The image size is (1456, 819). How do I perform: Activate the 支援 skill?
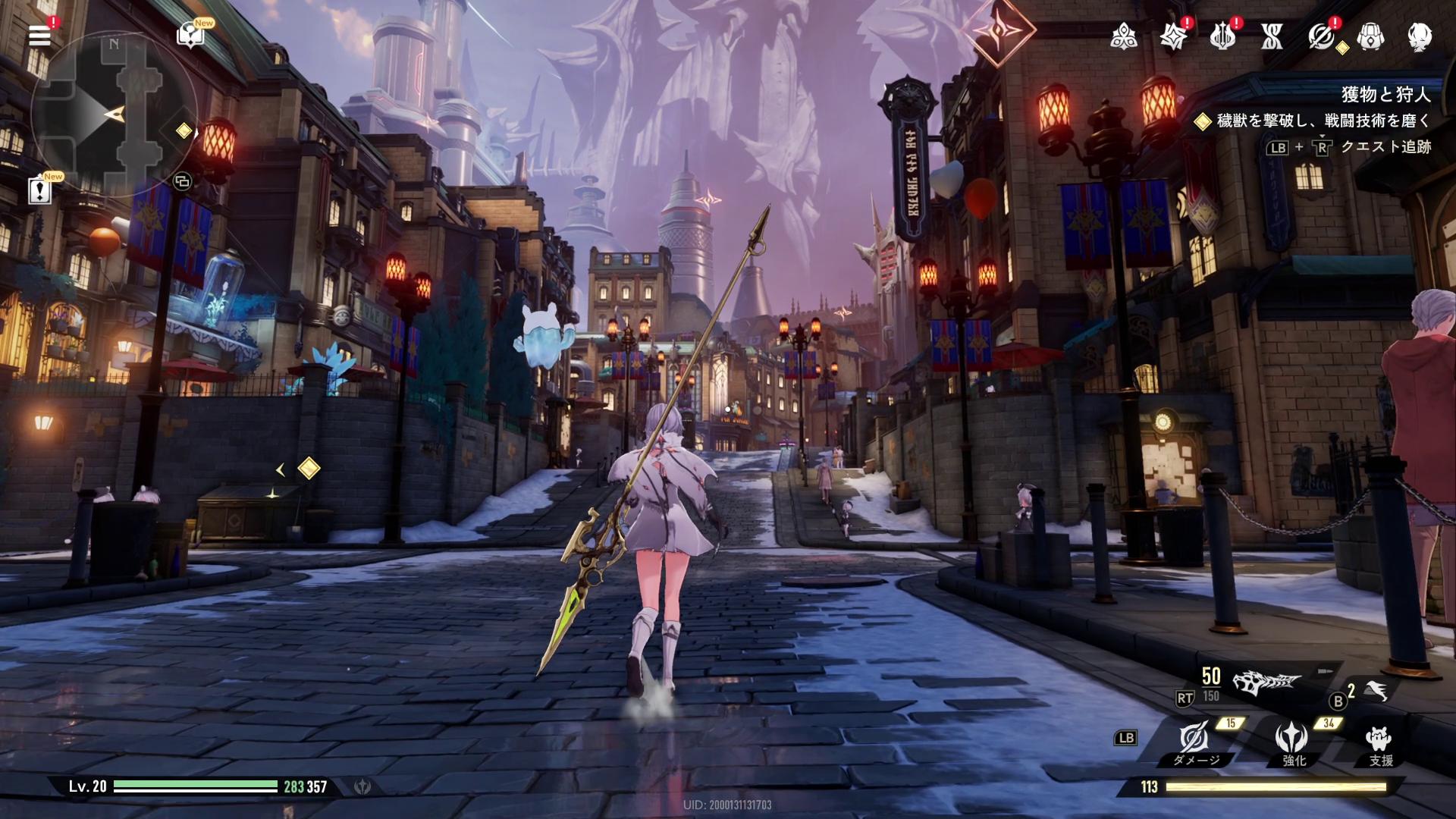pos(1379,739)
